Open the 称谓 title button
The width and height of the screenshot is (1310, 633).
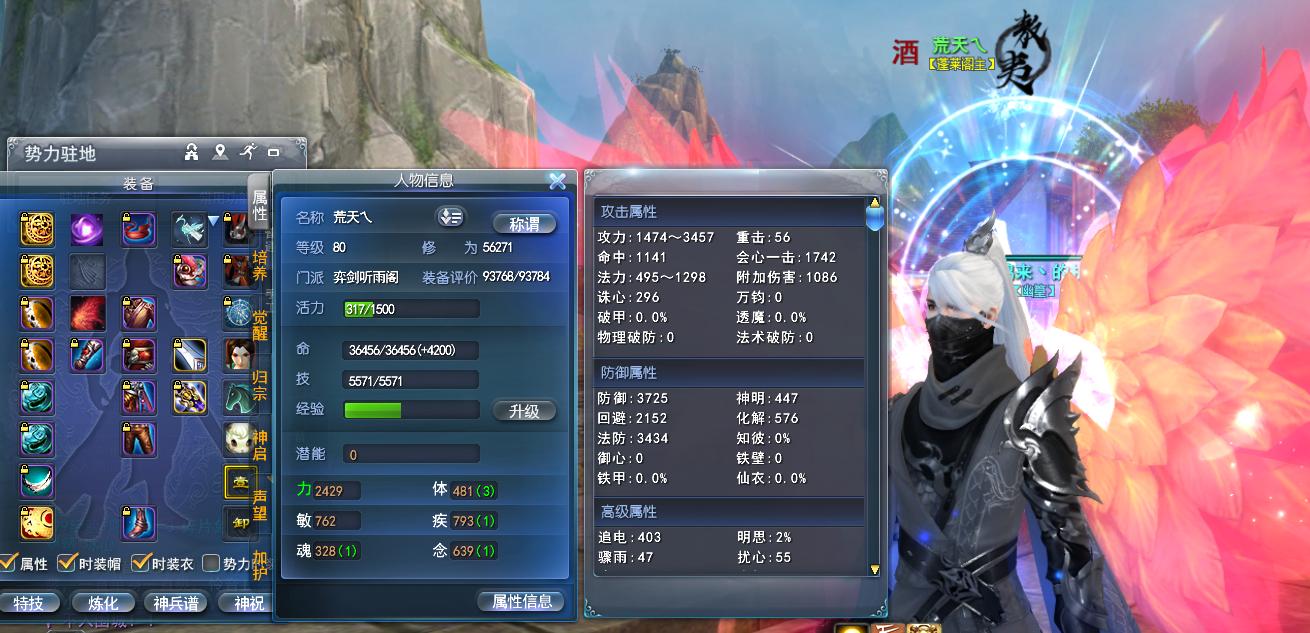pyautogui.click(x=525, y=224)
